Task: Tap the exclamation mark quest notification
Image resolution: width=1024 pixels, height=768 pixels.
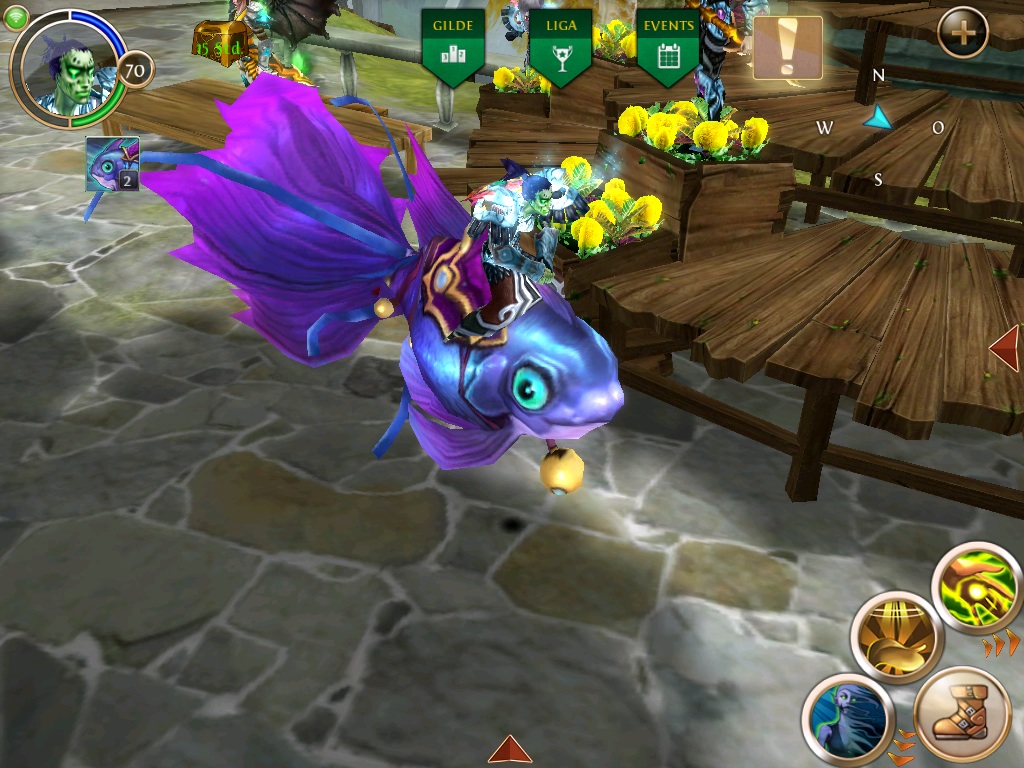Action: pyautogui.click(x=787, y=47)
